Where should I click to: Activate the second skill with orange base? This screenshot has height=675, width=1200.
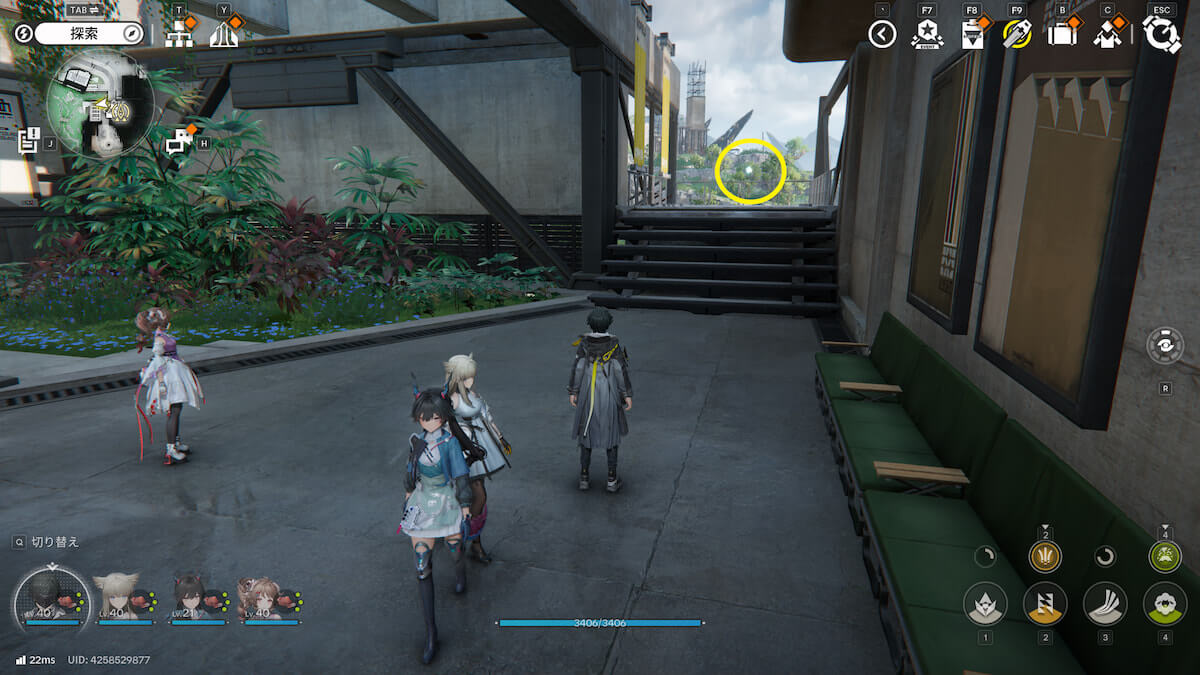pos(1045,604)
